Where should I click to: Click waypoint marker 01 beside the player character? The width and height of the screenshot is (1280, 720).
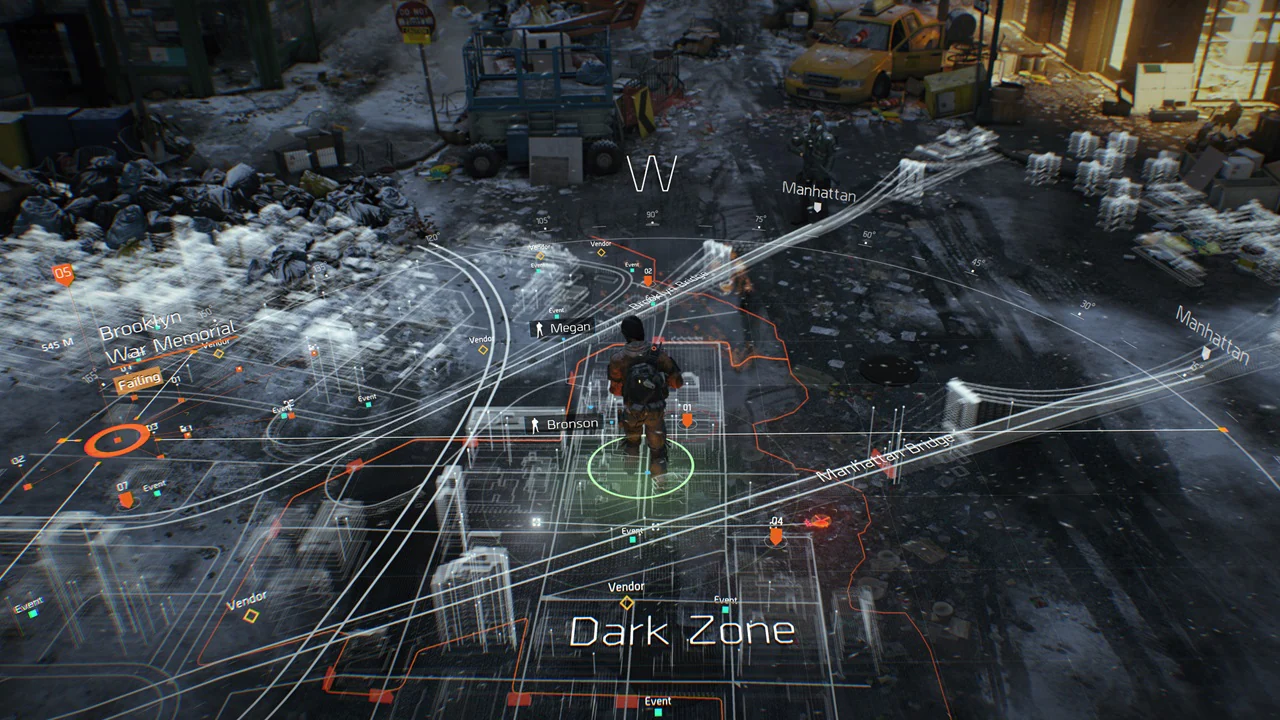click(686, 419)
